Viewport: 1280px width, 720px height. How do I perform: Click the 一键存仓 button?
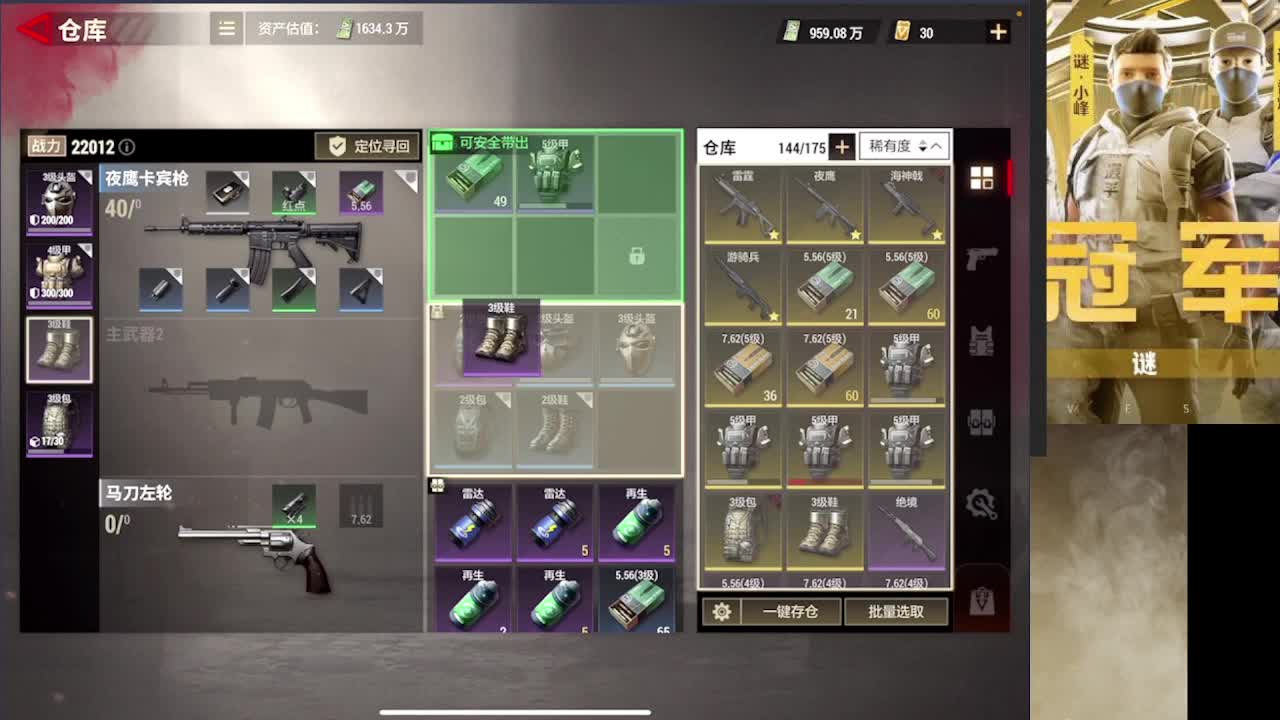pyautogui.click(x=790, y=611)
